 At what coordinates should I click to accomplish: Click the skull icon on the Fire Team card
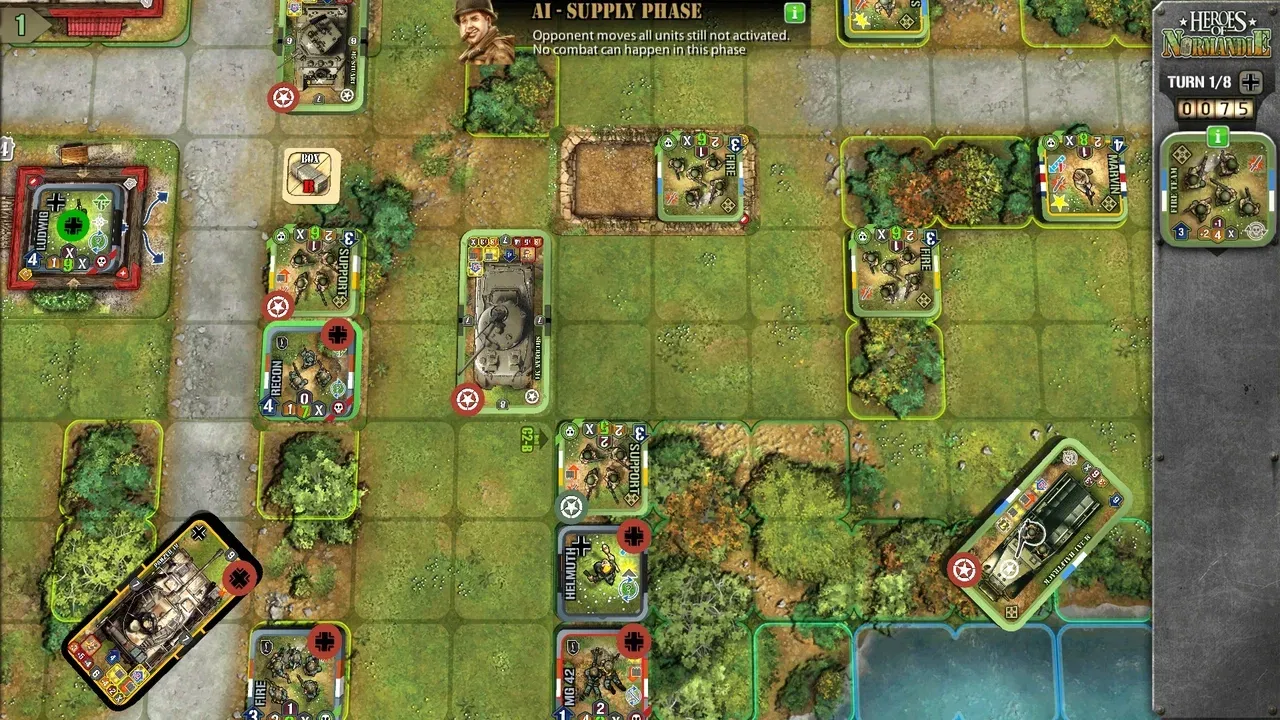(1256, 230)
